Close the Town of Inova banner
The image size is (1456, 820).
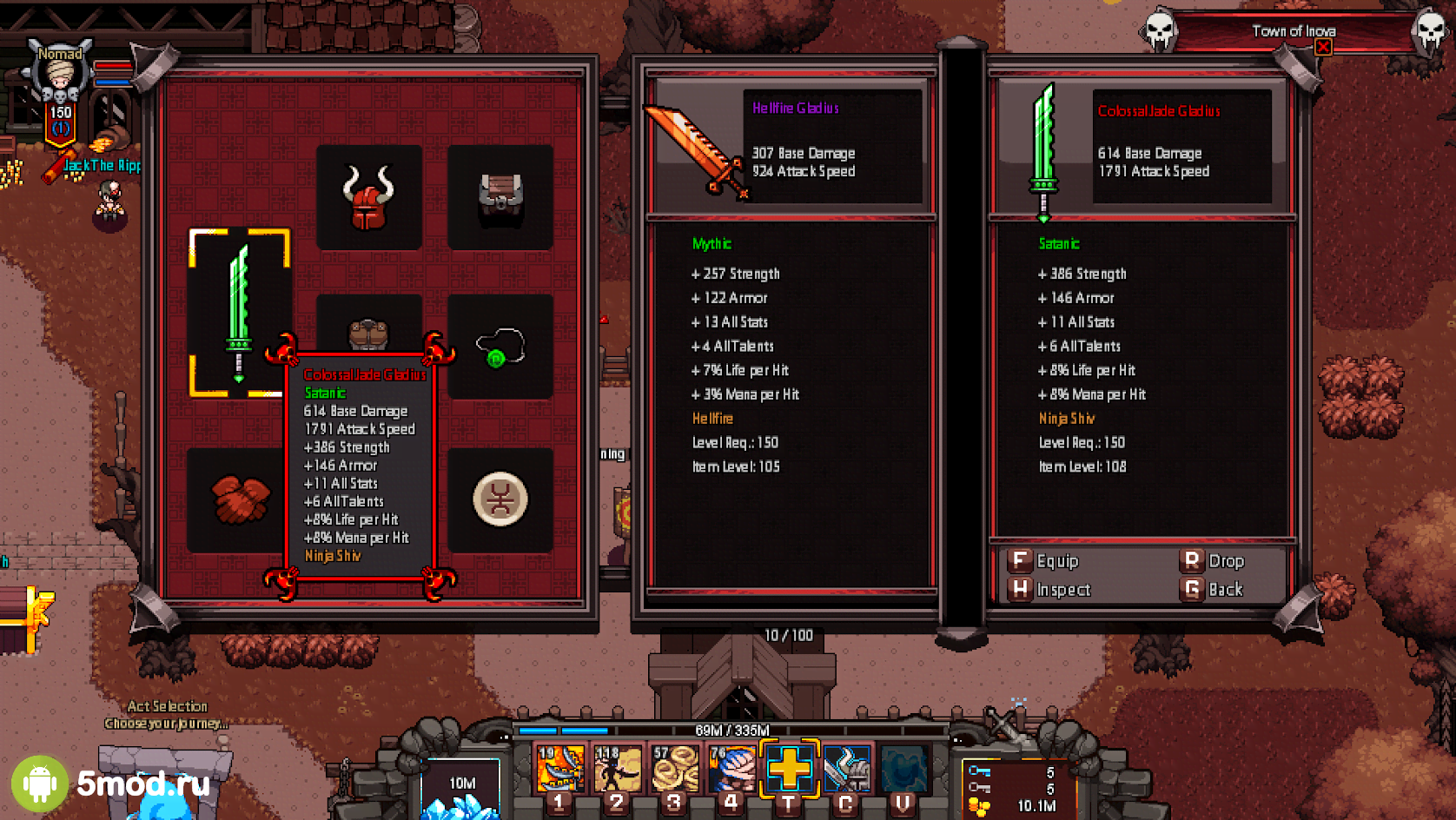(1322, 47)
